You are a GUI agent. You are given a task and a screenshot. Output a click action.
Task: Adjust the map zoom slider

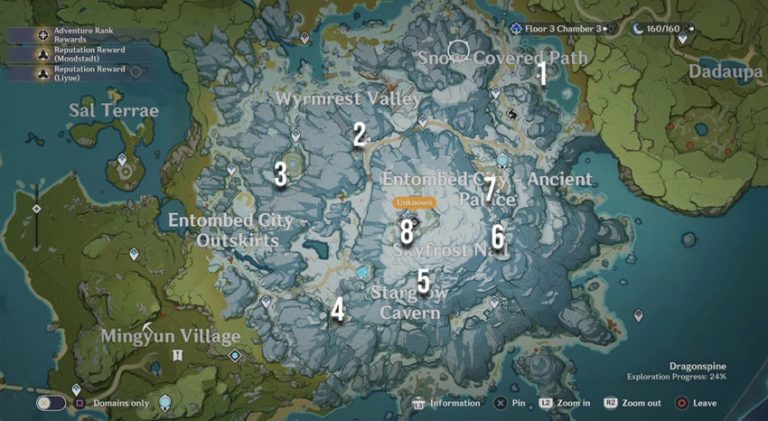pyautogui.click(x=37, y=209)
